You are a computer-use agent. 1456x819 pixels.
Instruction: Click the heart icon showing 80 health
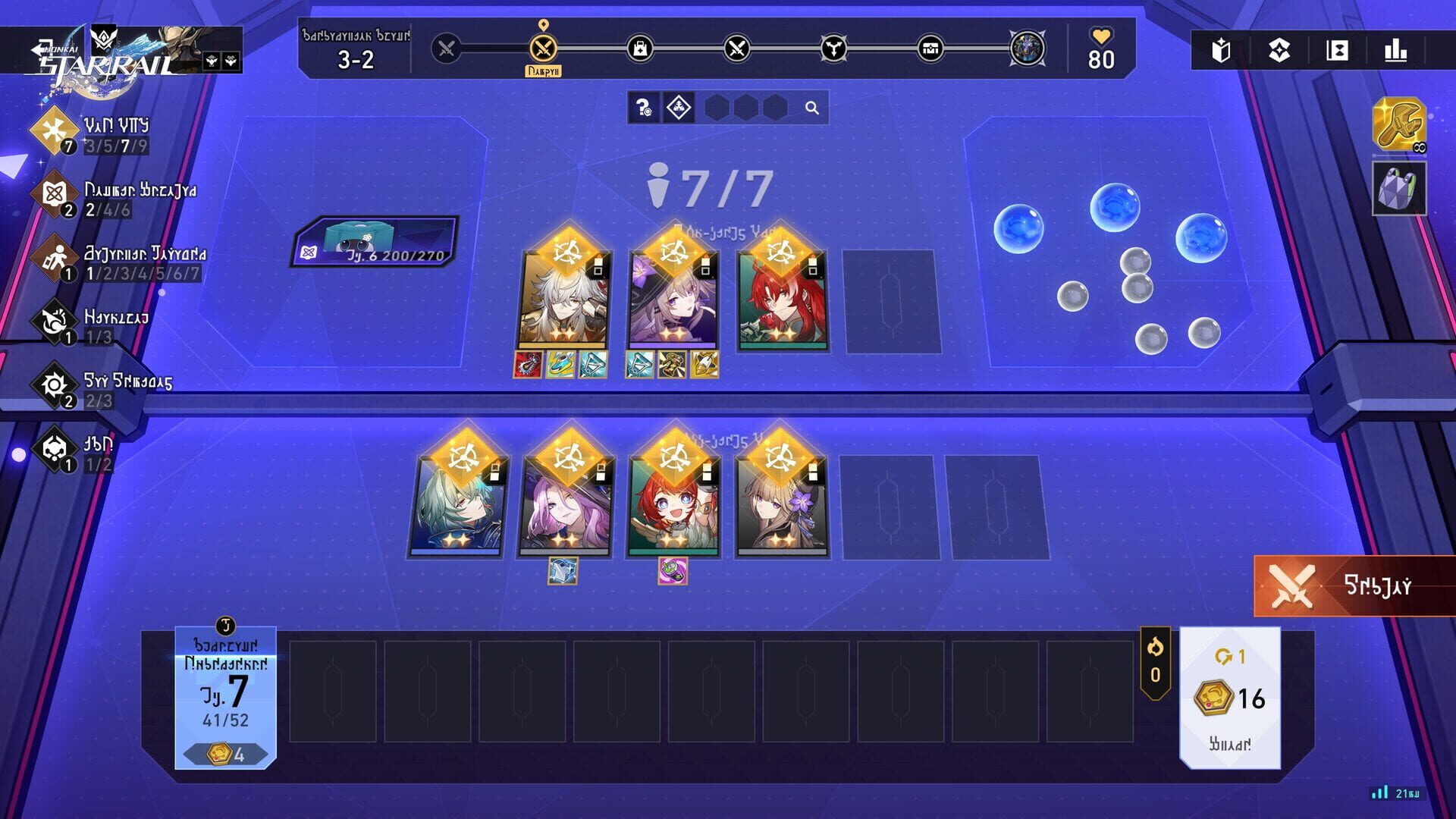[1101, 47]
